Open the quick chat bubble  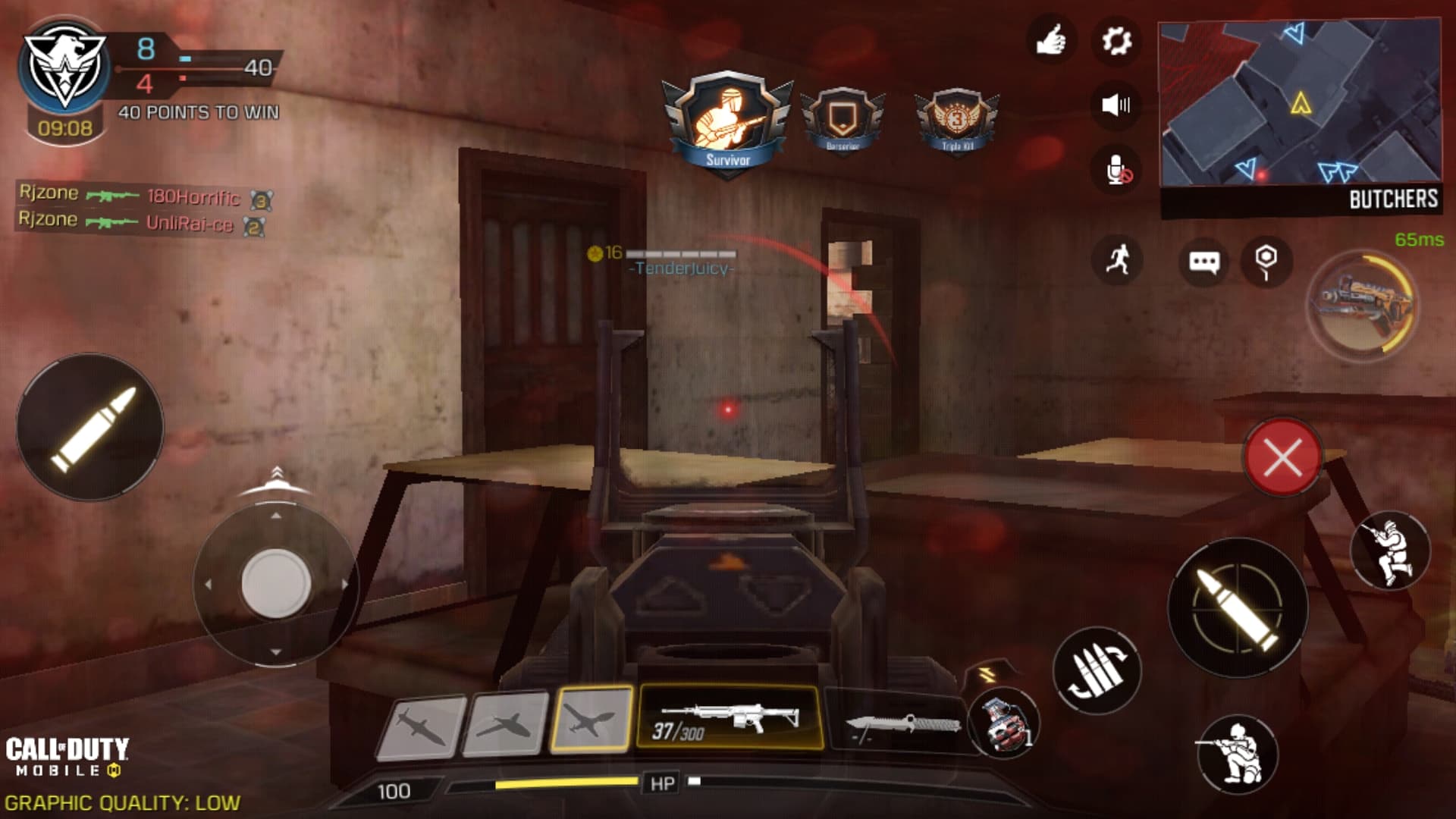(x=1203, y=262)
